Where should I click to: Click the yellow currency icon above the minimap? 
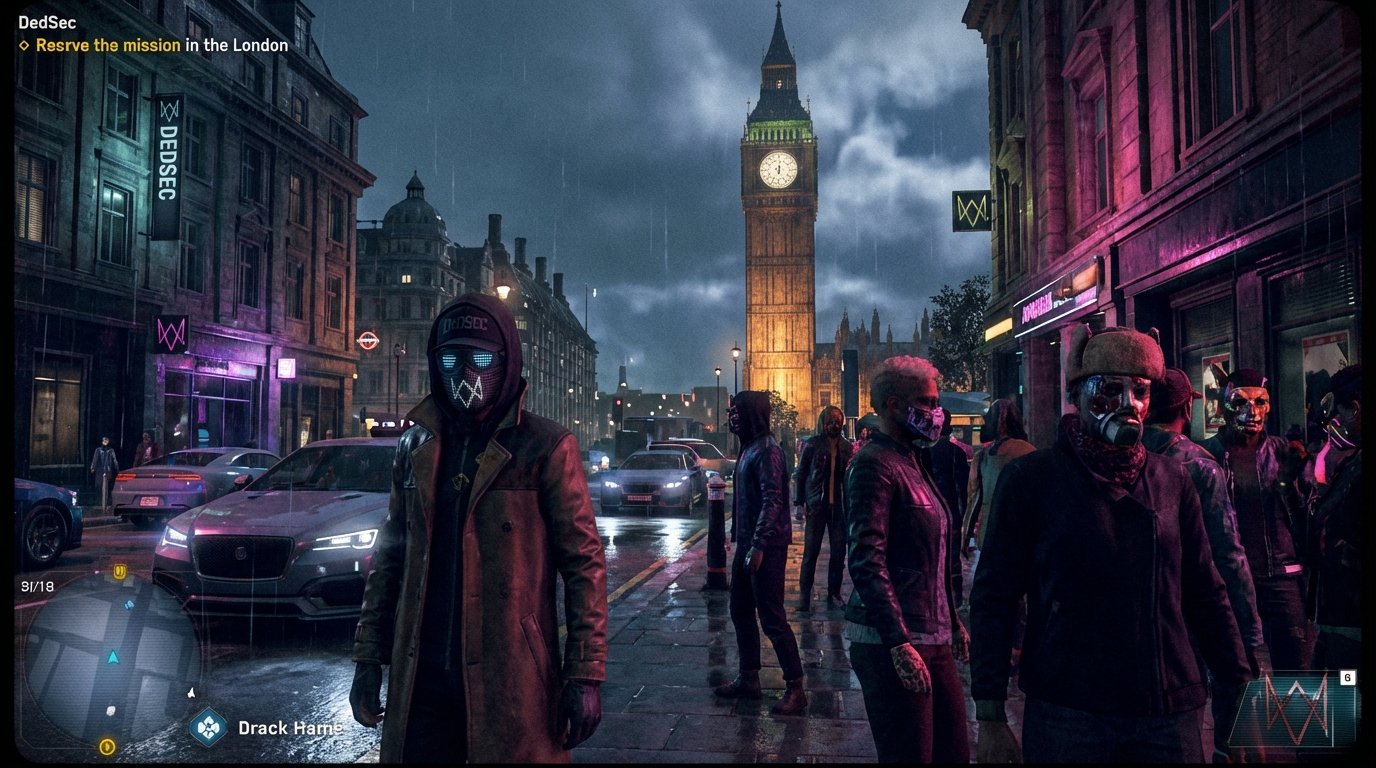coord(119,570)
